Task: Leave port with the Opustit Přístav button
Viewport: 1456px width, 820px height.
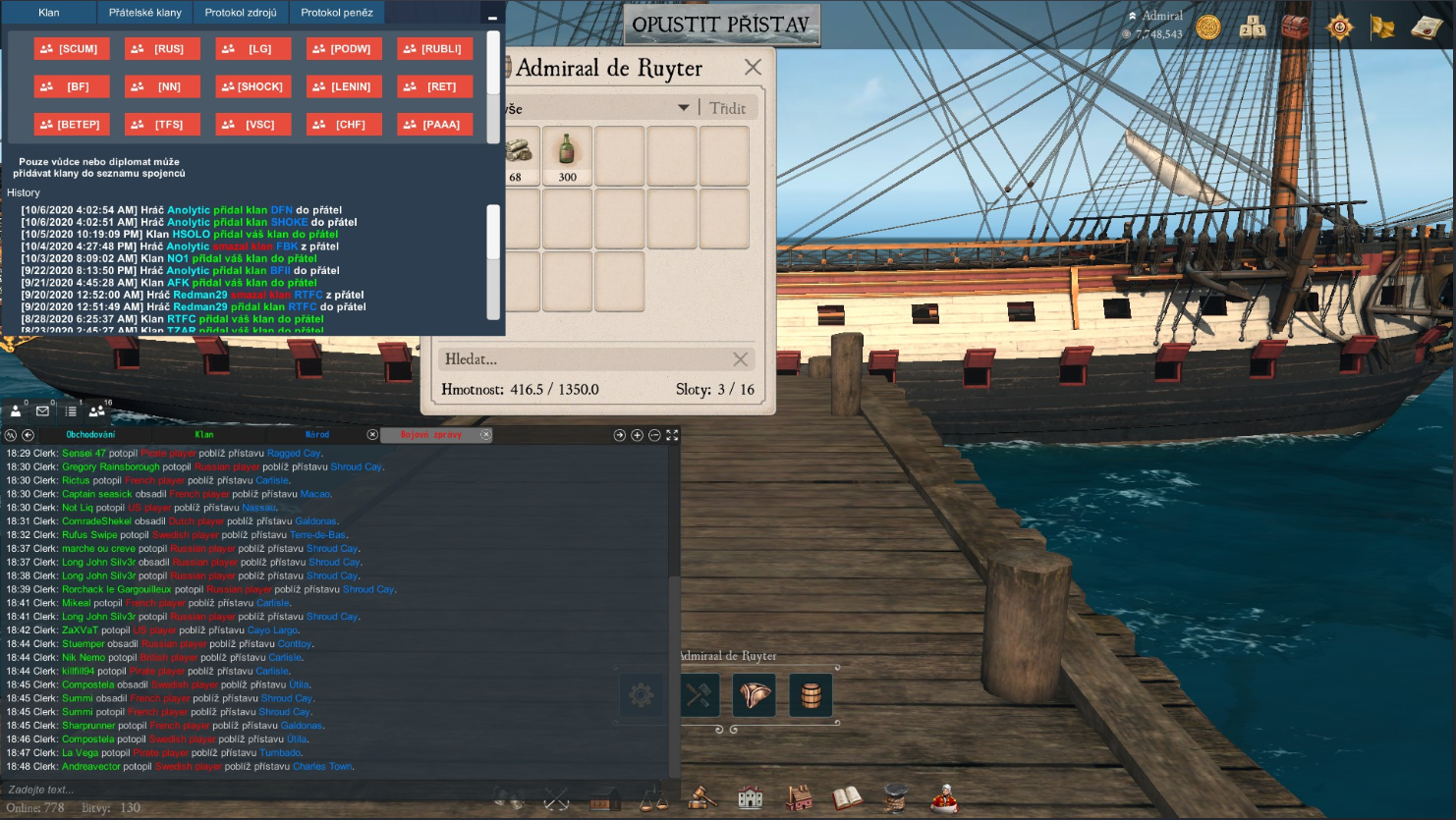Action: [721, 25]
